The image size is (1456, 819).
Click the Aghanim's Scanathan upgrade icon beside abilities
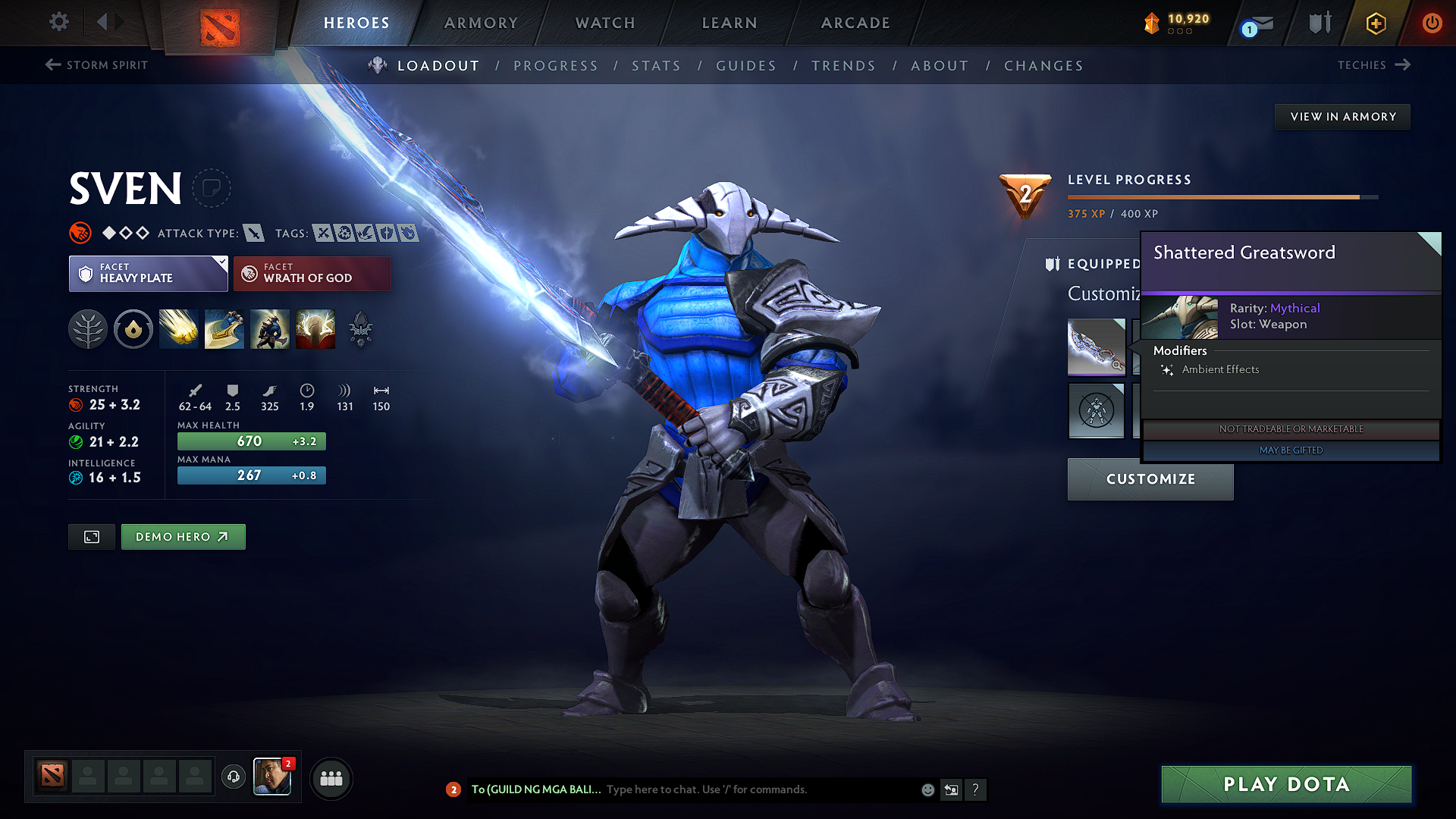click(359, 328)
